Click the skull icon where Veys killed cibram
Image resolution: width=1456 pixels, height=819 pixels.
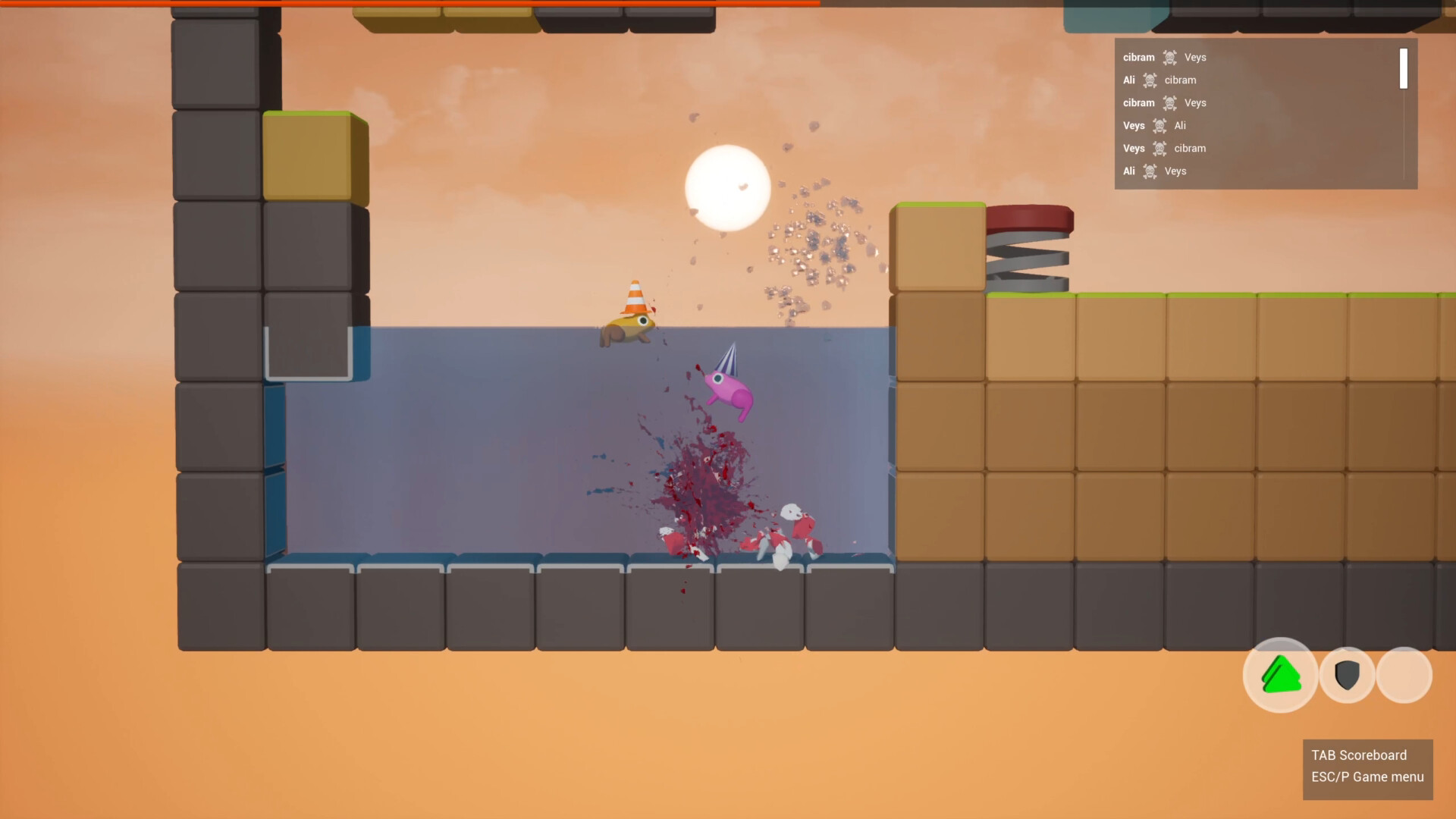click(x=1159, y=149)
